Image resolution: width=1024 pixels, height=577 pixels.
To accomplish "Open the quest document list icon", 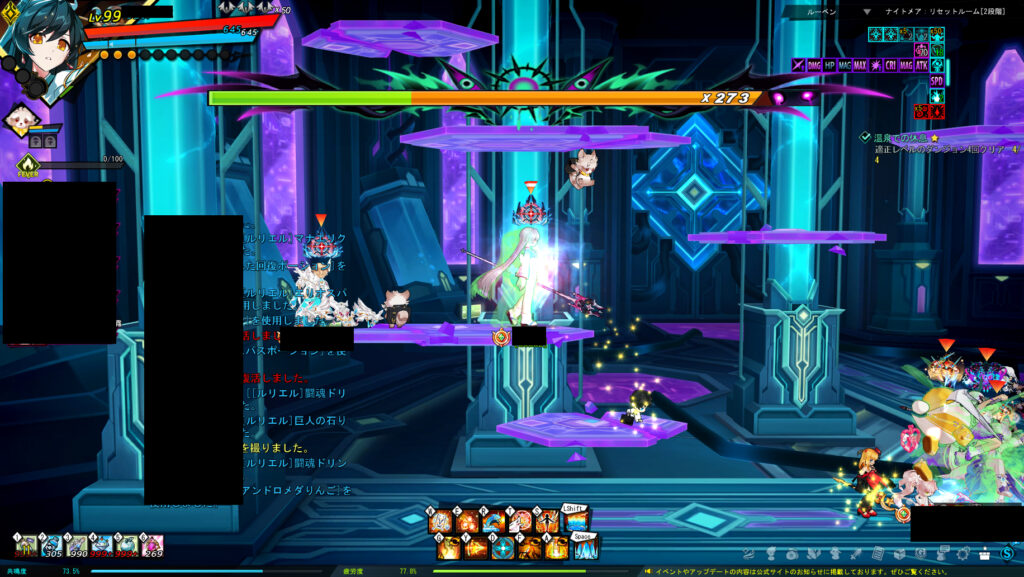I will point(877,553).
